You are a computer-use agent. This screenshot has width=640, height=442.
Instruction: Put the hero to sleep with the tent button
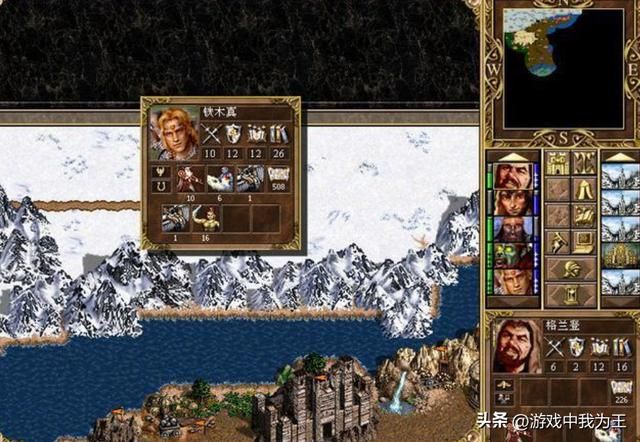(x=585, y=189)
